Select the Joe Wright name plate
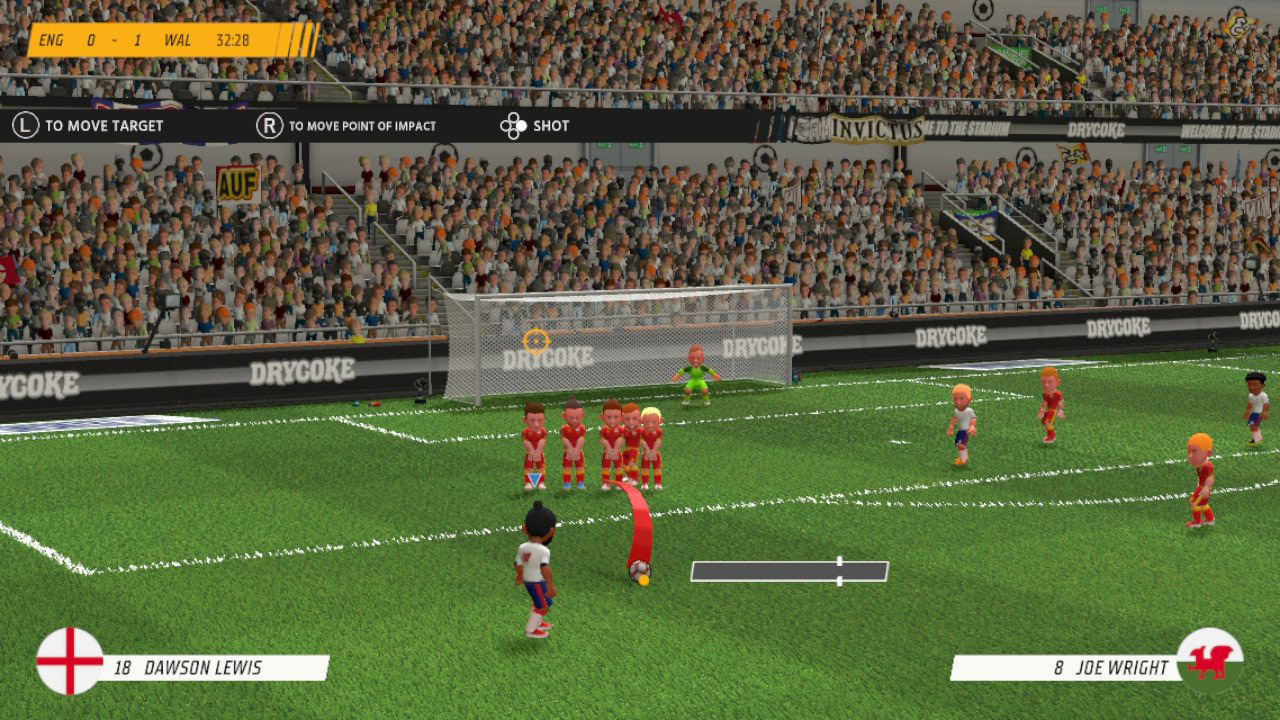1280x720 pixels. [1065, 668]
